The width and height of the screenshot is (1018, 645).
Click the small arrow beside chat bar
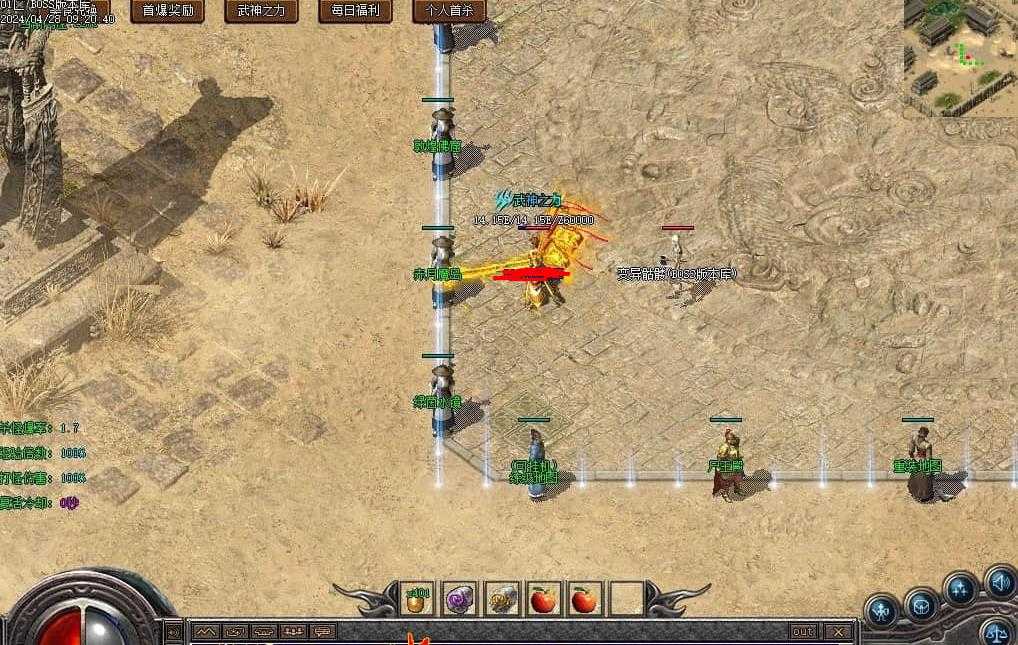pos(175,632)
